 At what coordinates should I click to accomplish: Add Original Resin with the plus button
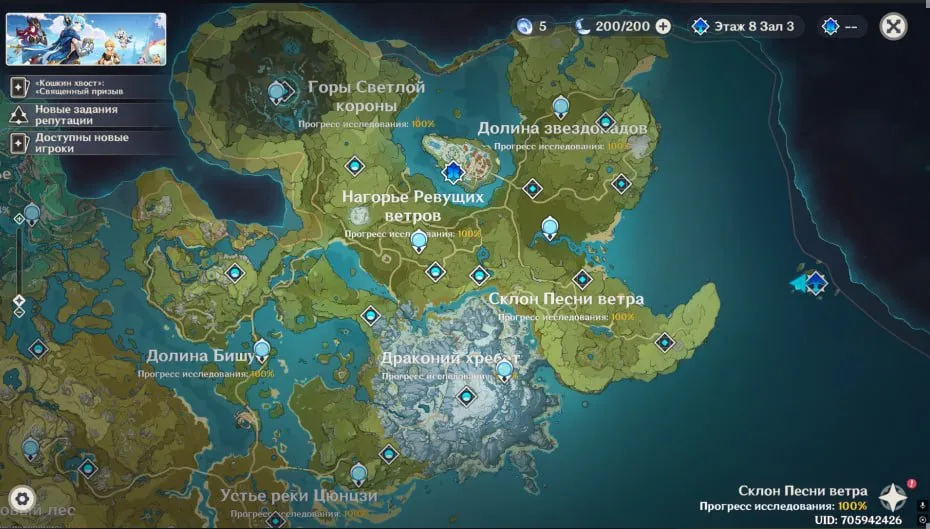click(x=663, y=26)
